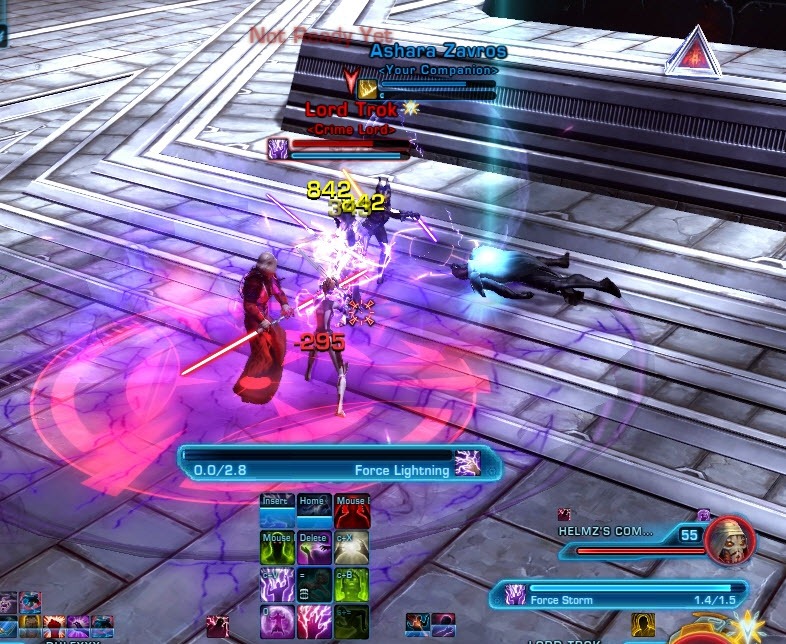
Task: Use the dimmed dark green ability slot
Action: pos(351,622)
